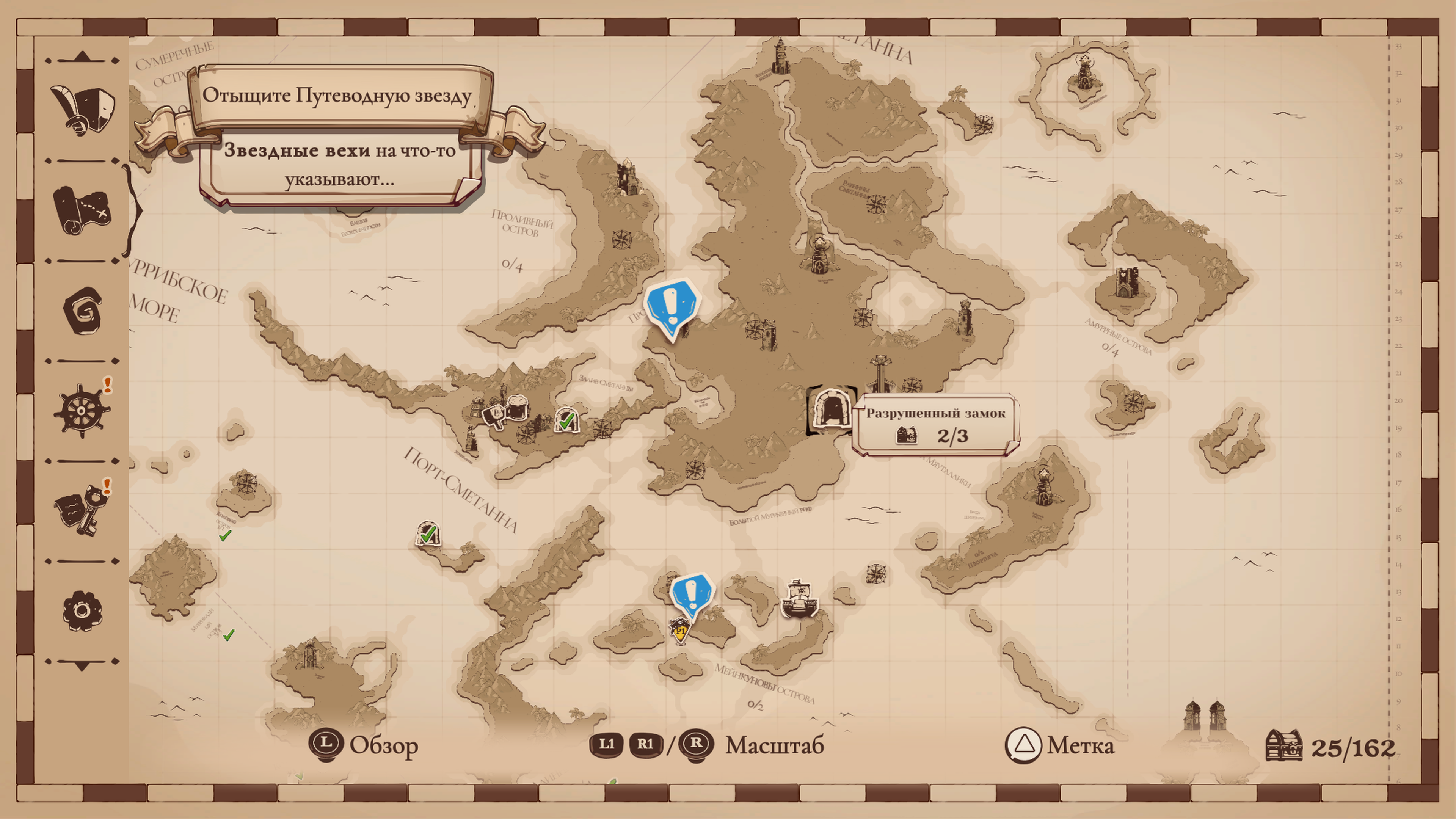Select the blue exclamation marker above the player shield
The image size is (1456, 819).
(691, 595)
